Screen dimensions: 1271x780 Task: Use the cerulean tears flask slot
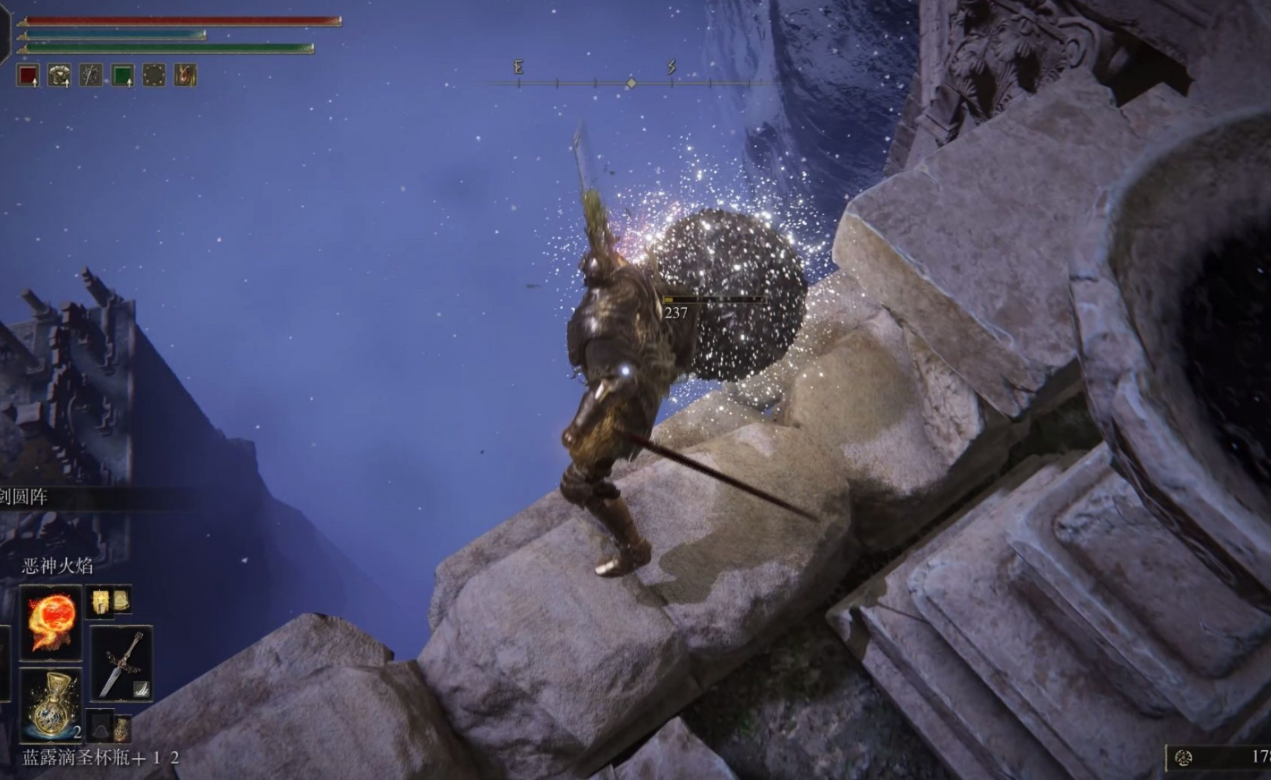[x=51, y=703]
